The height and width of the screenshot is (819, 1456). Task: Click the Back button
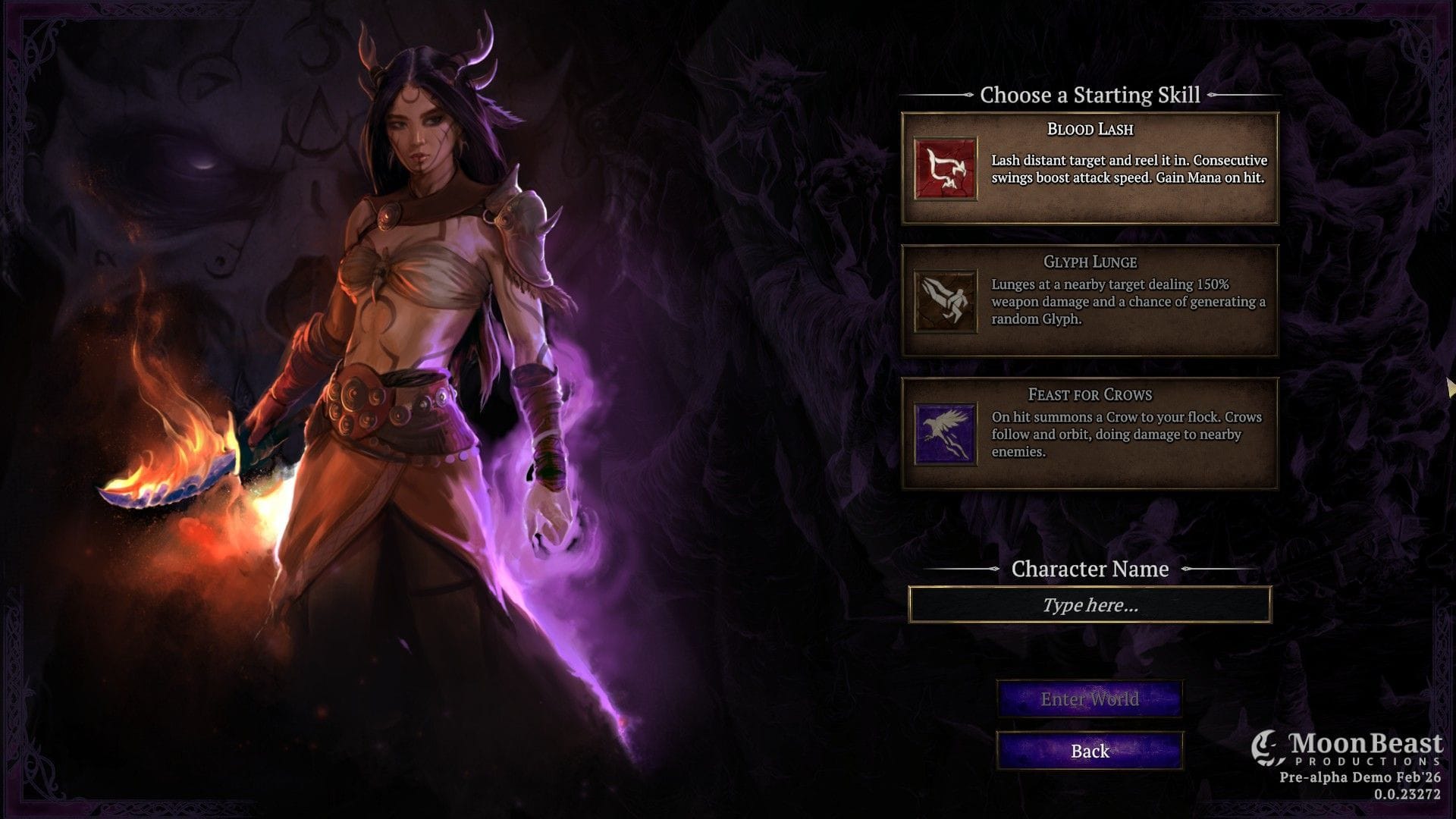point(1090,751)
